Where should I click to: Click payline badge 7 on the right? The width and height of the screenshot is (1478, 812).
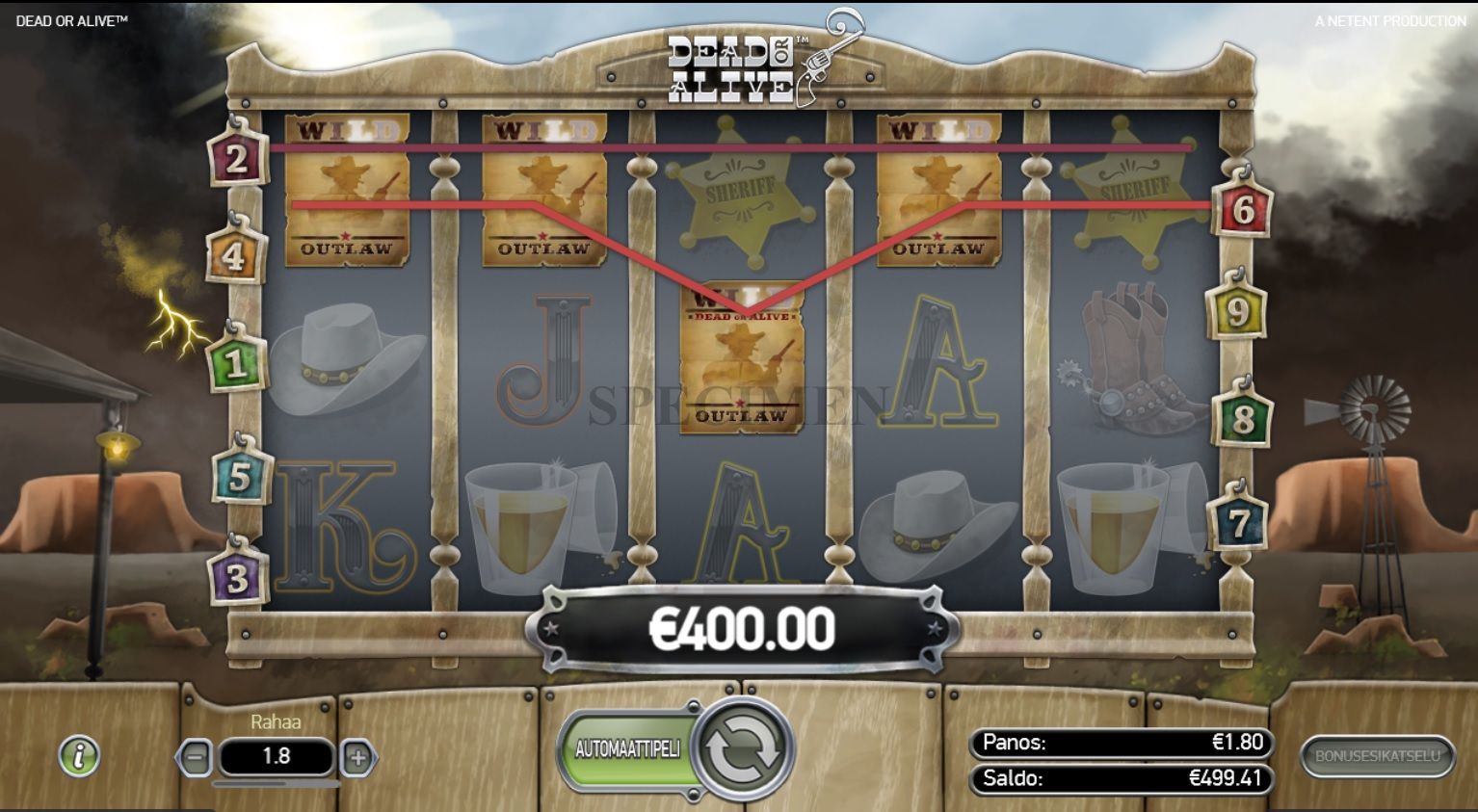pyautogui.click(x=1240, y=520)
